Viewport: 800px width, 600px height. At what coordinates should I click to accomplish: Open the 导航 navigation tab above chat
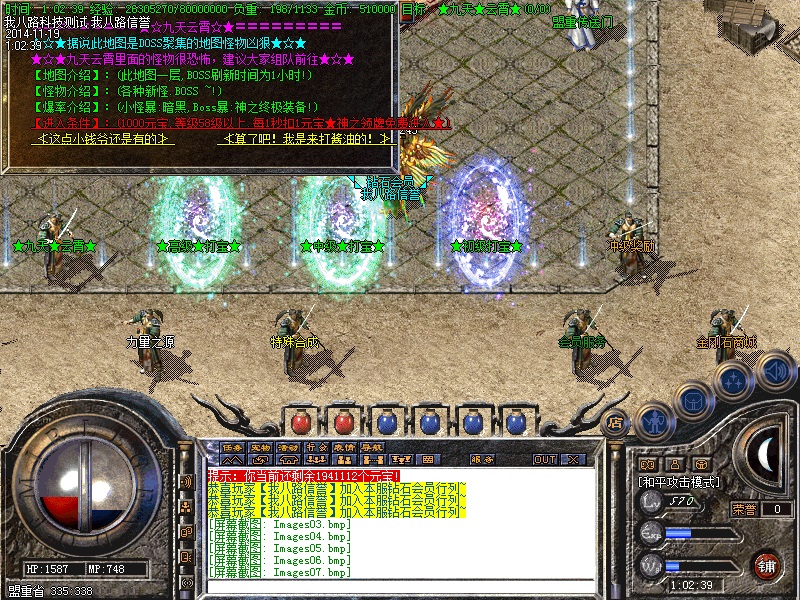(x=372, y=447)
